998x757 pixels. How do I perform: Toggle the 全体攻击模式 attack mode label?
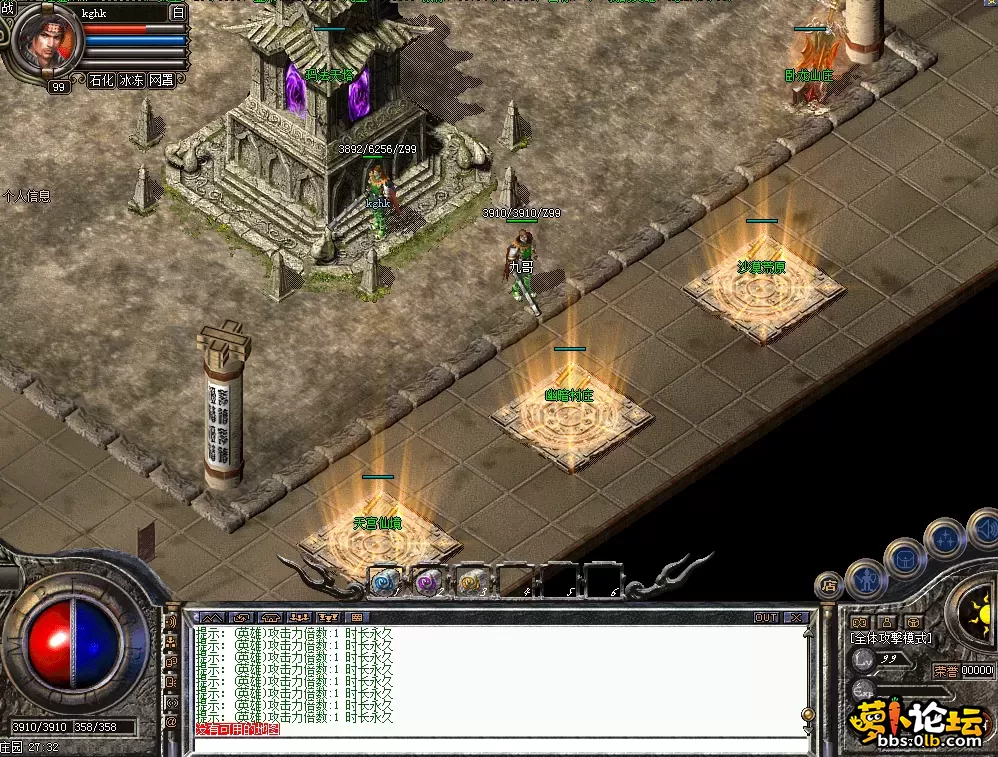click(x=890, y=638)
